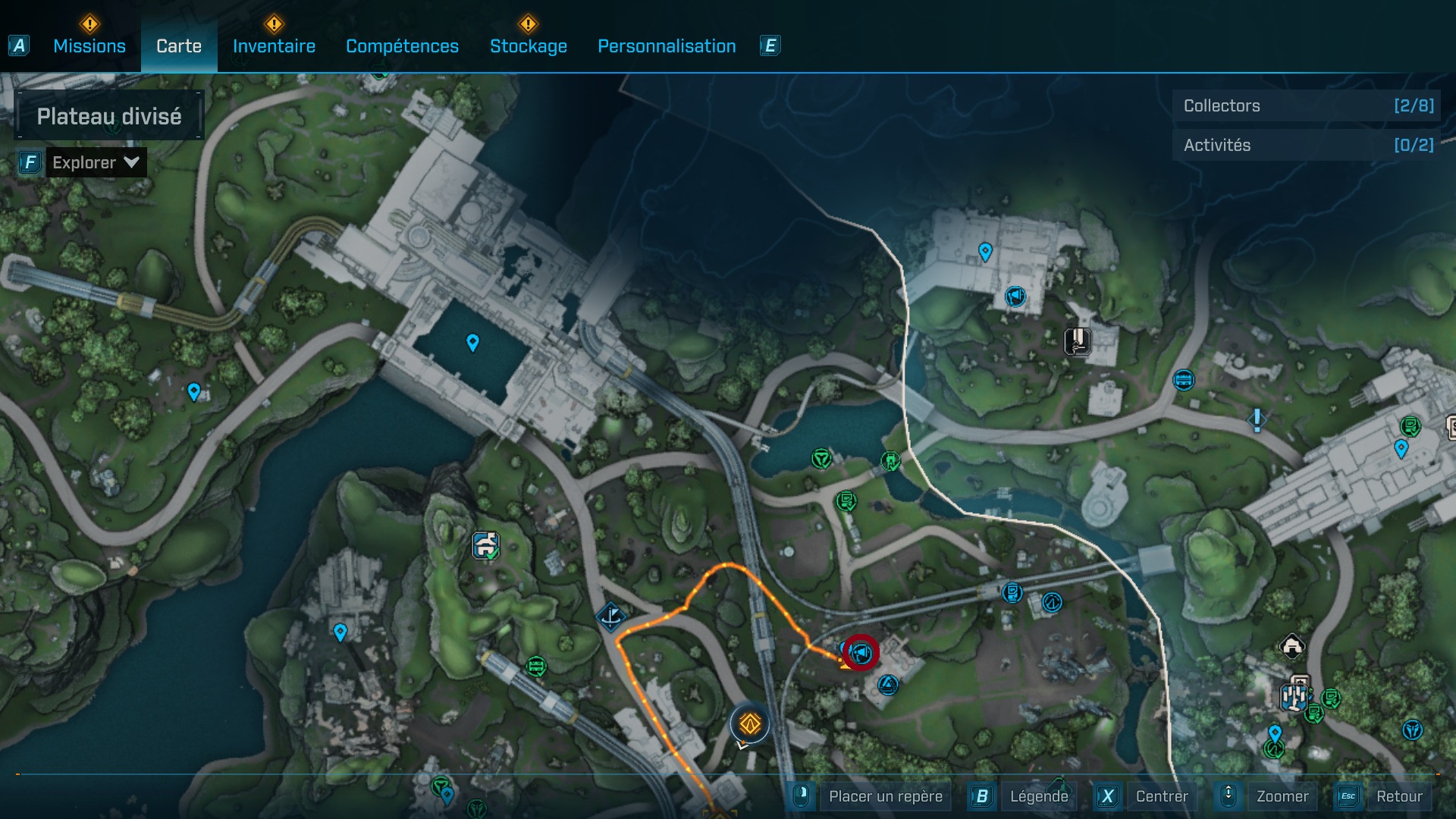Select the Activités progress row

pyautogui.click(x=1307, y=145)
